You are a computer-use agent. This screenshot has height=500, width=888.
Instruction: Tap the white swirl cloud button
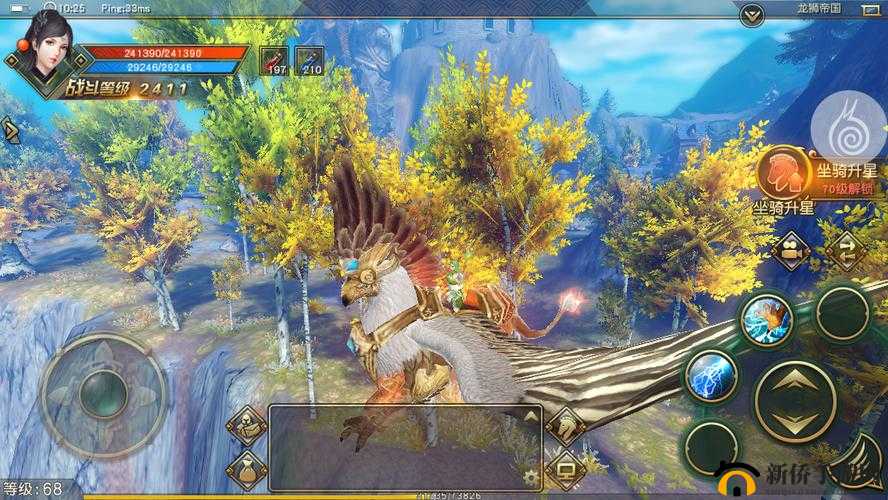[846, 126]
